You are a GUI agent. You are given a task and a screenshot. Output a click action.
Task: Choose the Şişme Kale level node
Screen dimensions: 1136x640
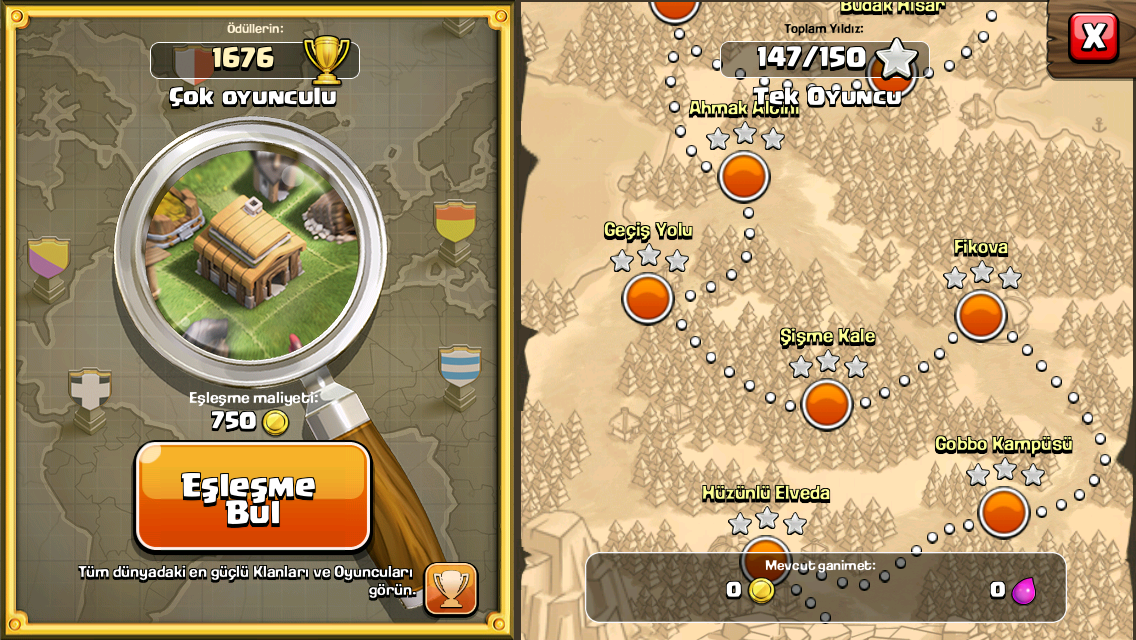[827, 404]
